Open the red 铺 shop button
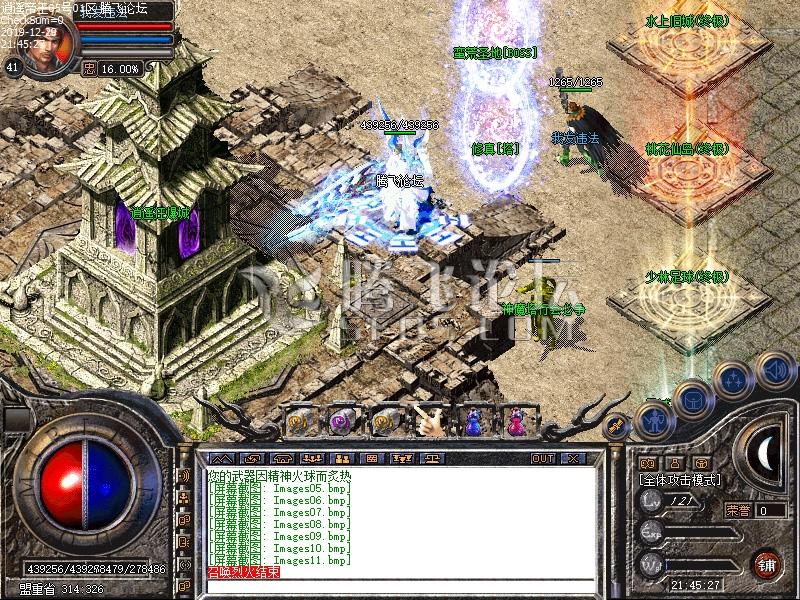The height and width of the screenshot is (600, 800). coord(766,564)
